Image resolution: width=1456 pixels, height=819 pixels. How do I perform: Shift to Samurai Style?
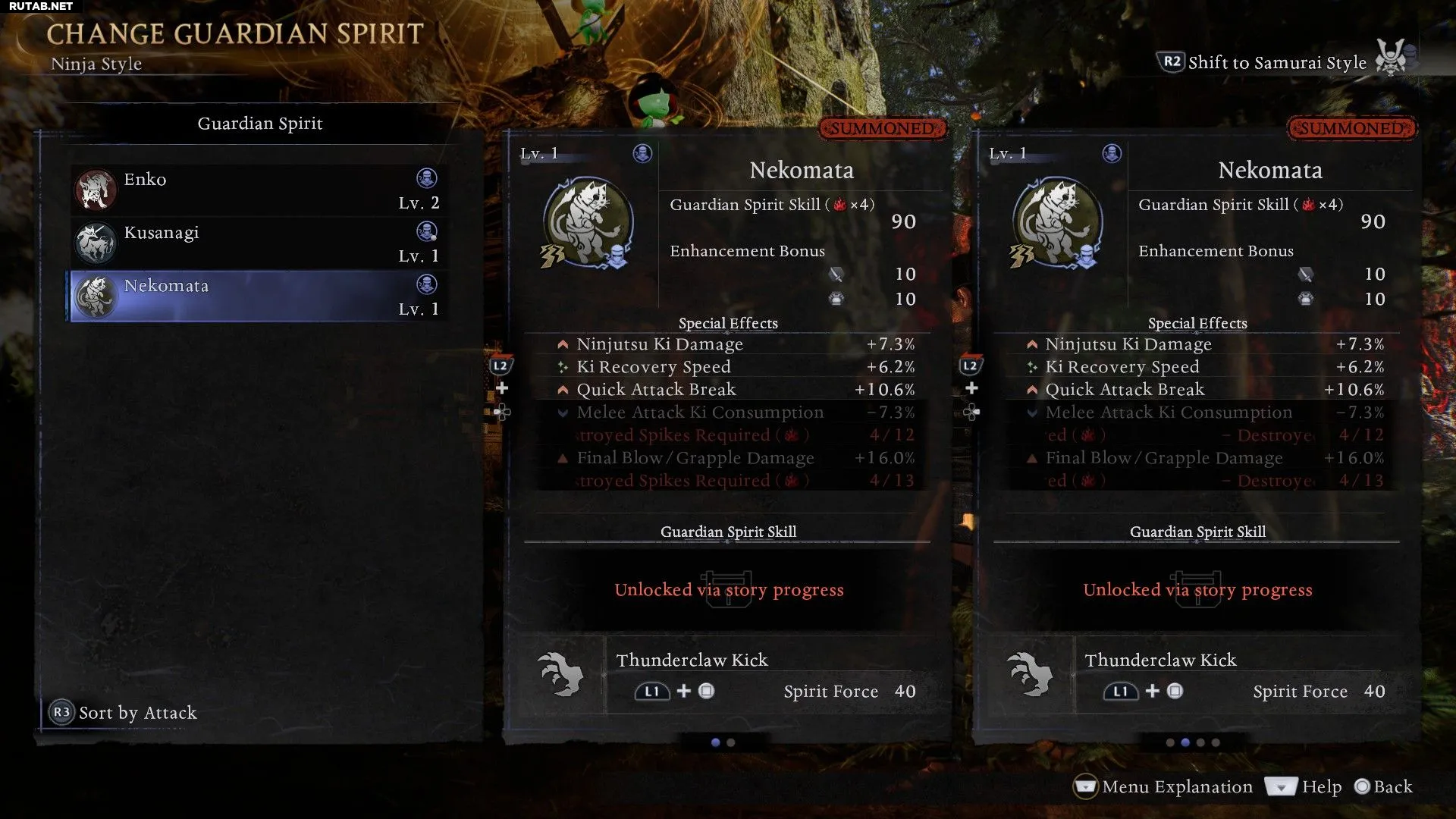pyautogui.click(x=1276, y=63)
